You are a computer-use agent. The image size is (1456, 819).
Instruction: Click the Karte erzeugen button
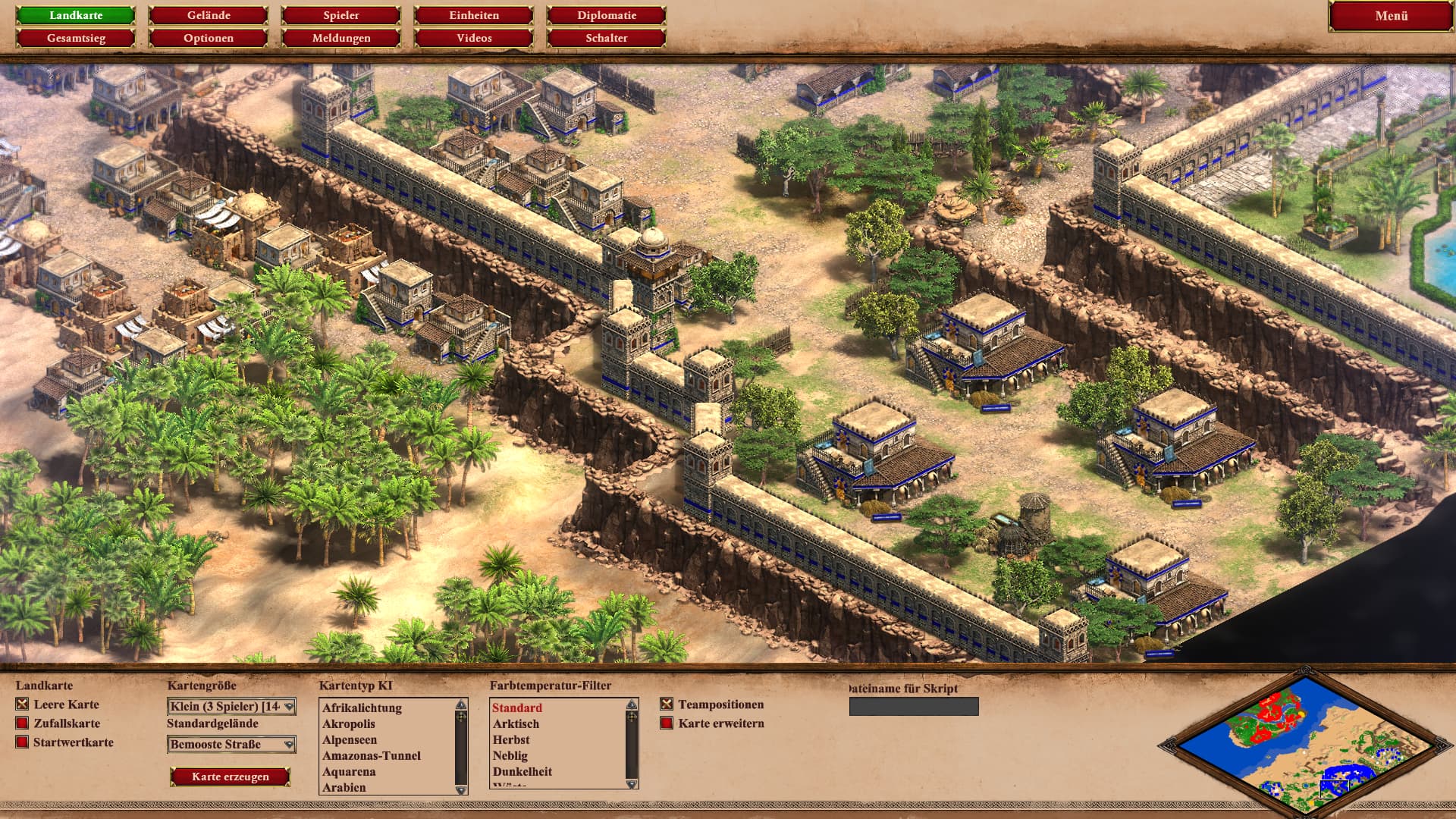tap(231, 777)
